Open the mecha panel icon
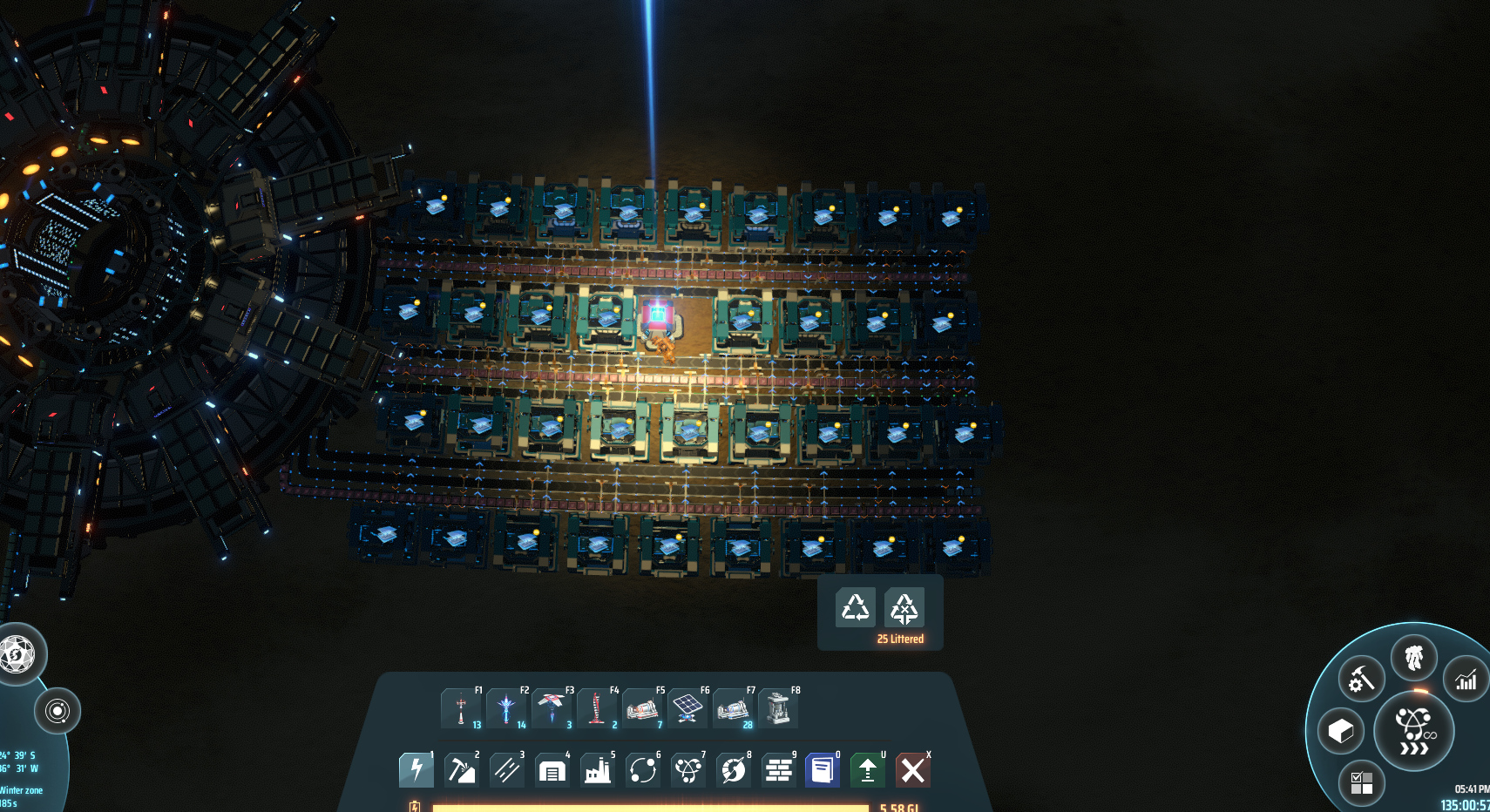Screen dimensions: 1490x812 [1414, 658]
